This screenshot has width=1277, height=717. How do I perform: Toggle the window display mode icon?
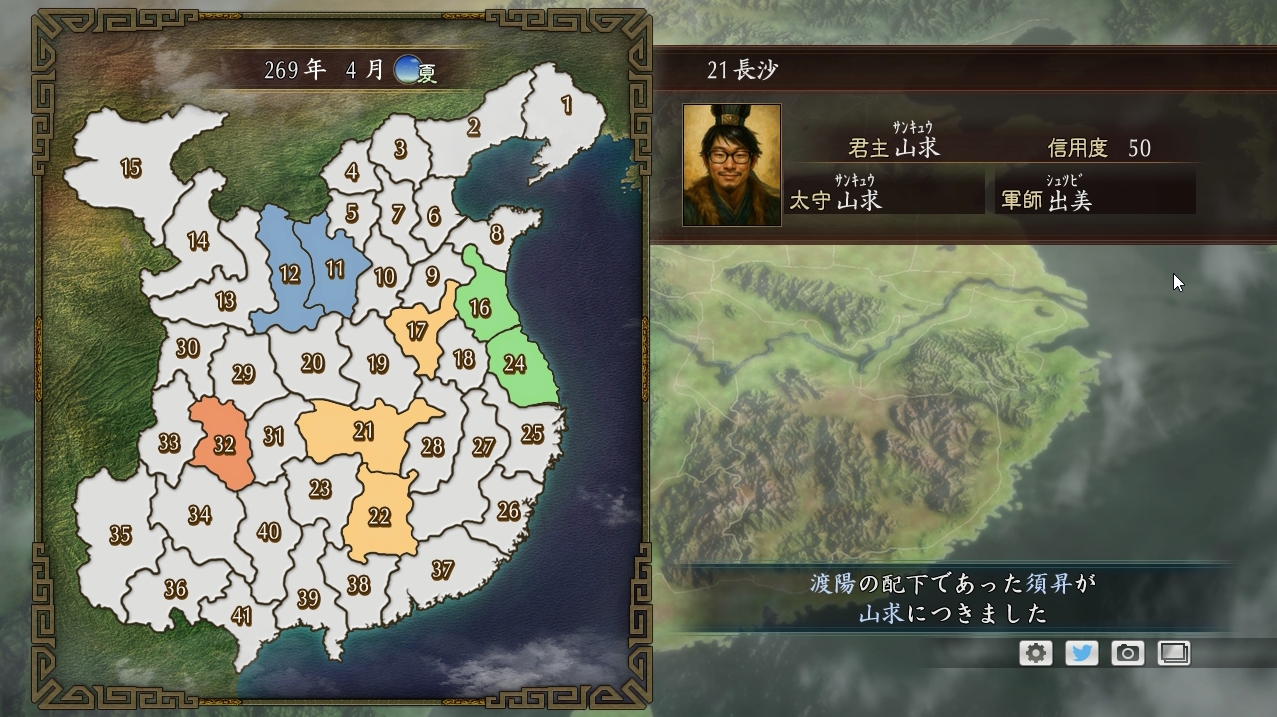(1173, 653)
